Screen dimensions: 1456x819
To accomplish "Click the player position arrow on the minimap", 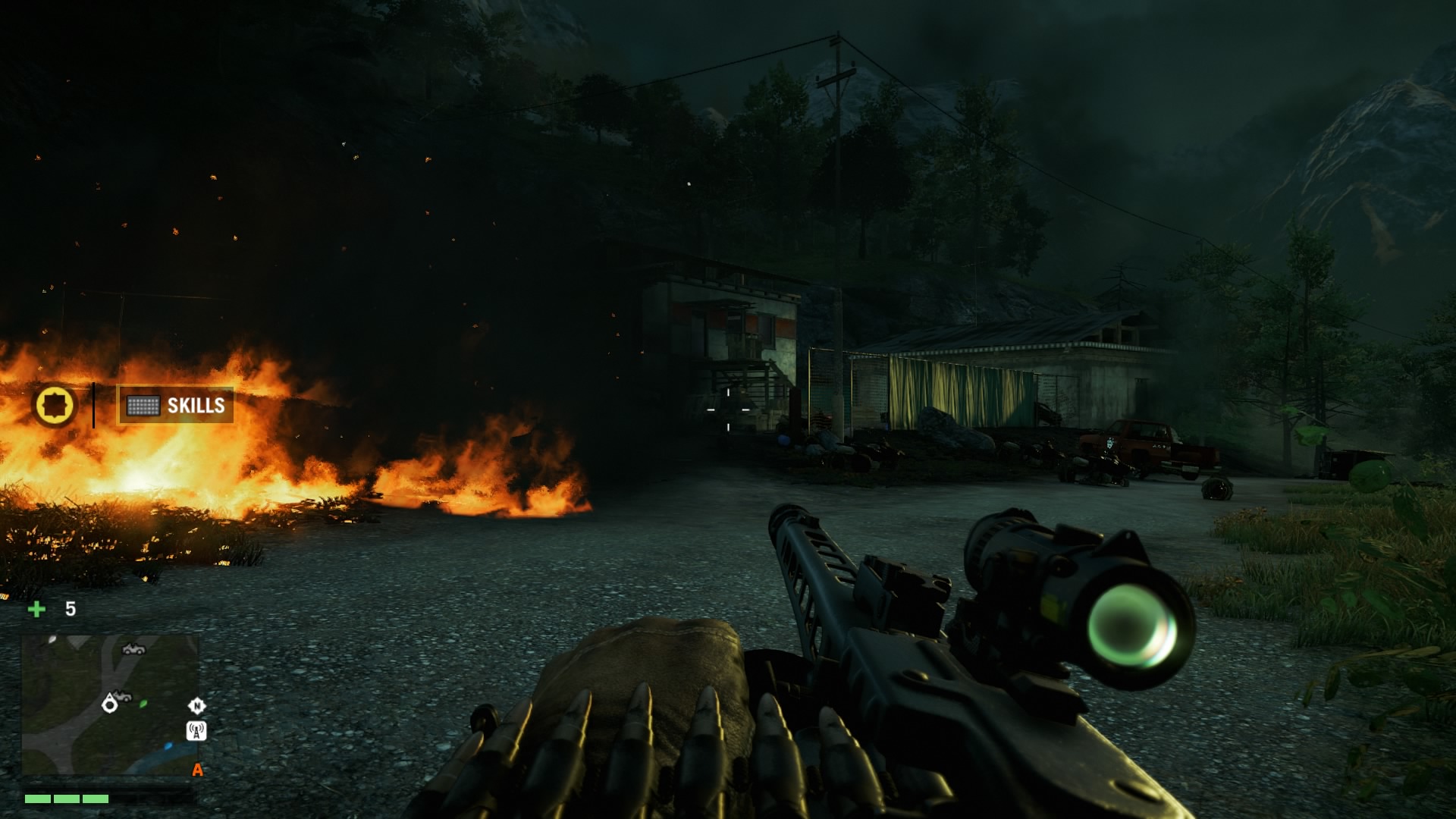I will point(110,705).
